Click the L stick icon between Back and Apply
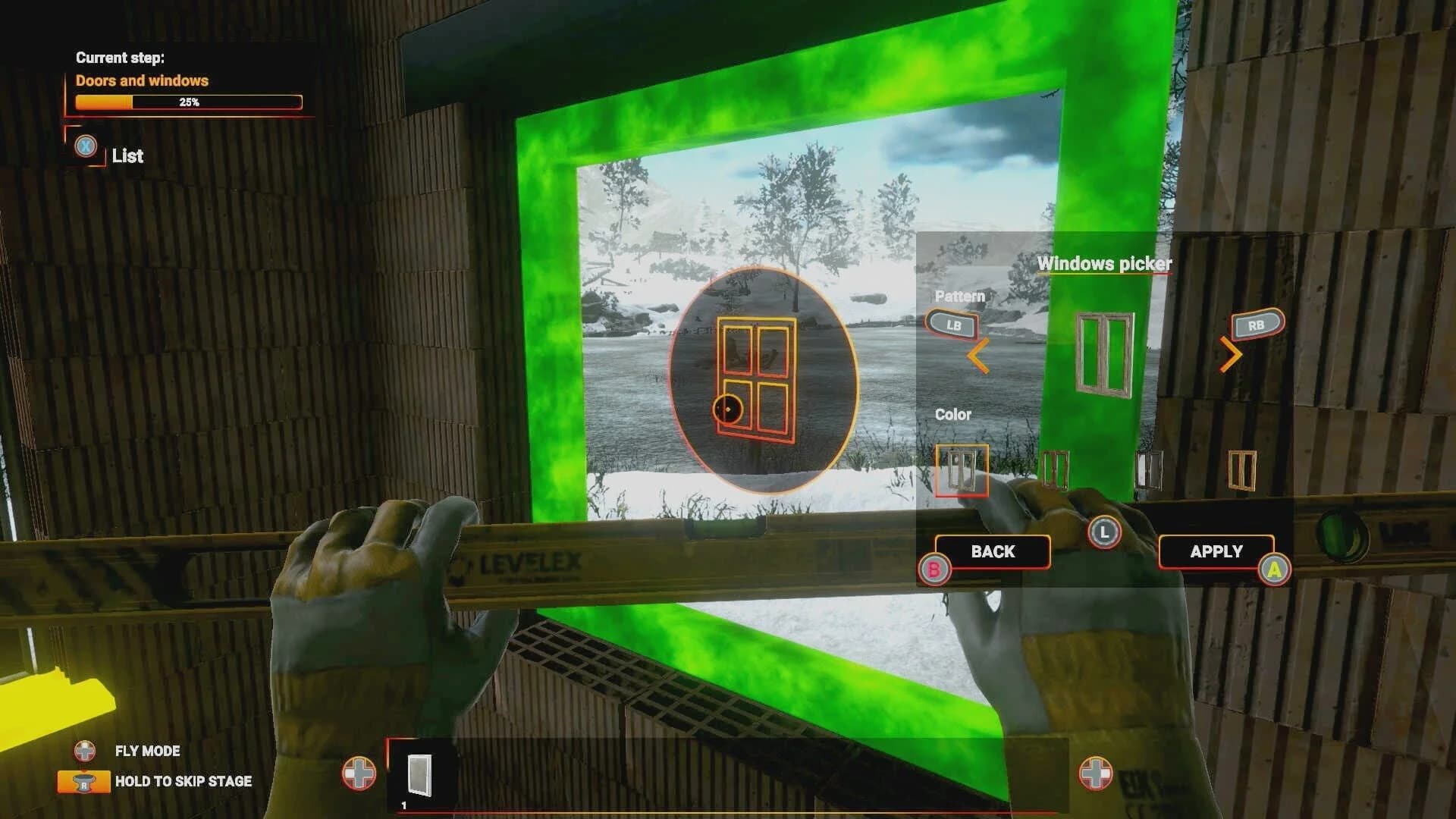Screen dimensions: 1456x819 [1106, 533]
